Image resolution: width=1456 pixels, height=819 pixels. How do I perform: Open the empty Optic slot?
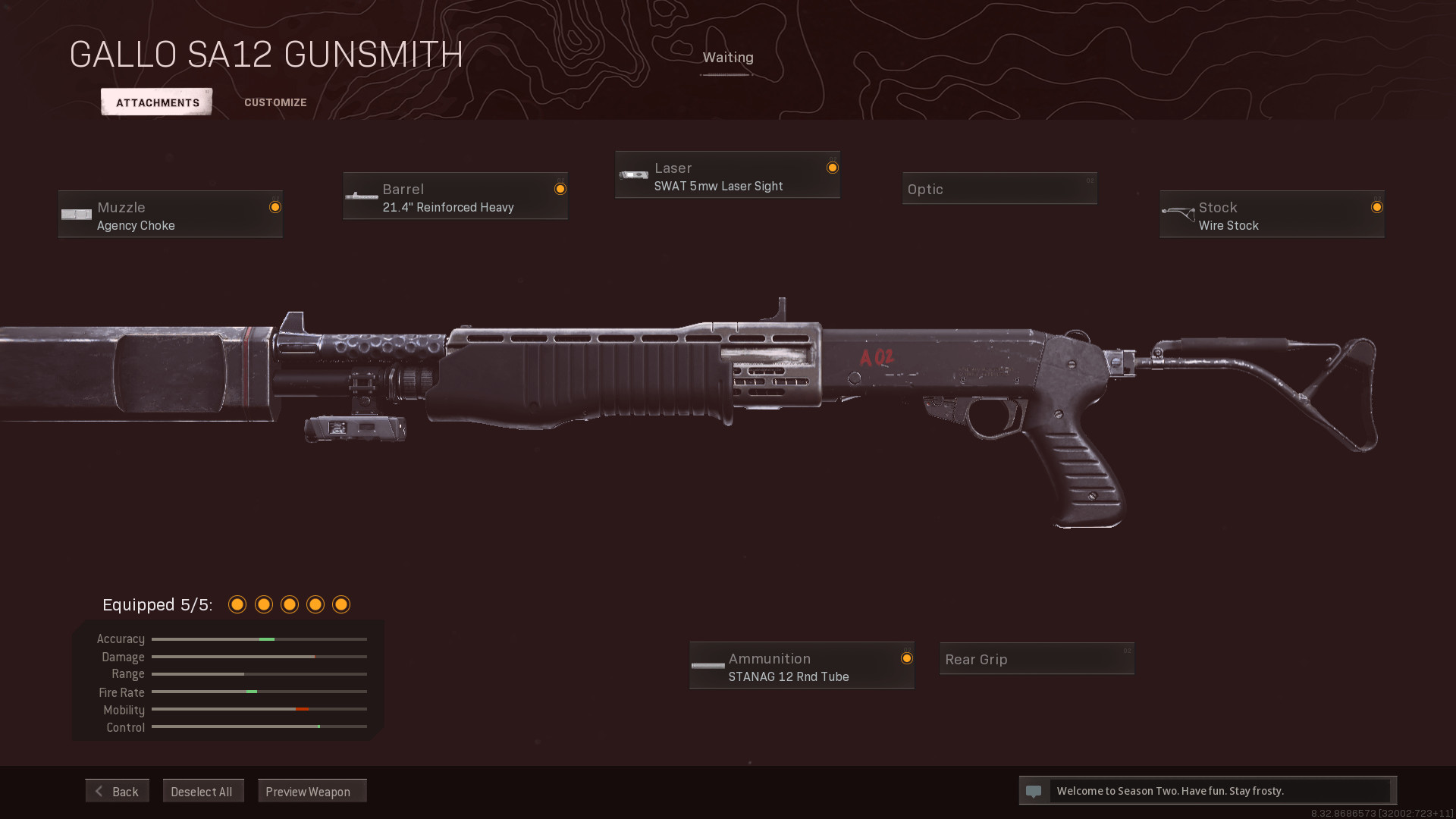pyautogui.click(x=999, y=189)
